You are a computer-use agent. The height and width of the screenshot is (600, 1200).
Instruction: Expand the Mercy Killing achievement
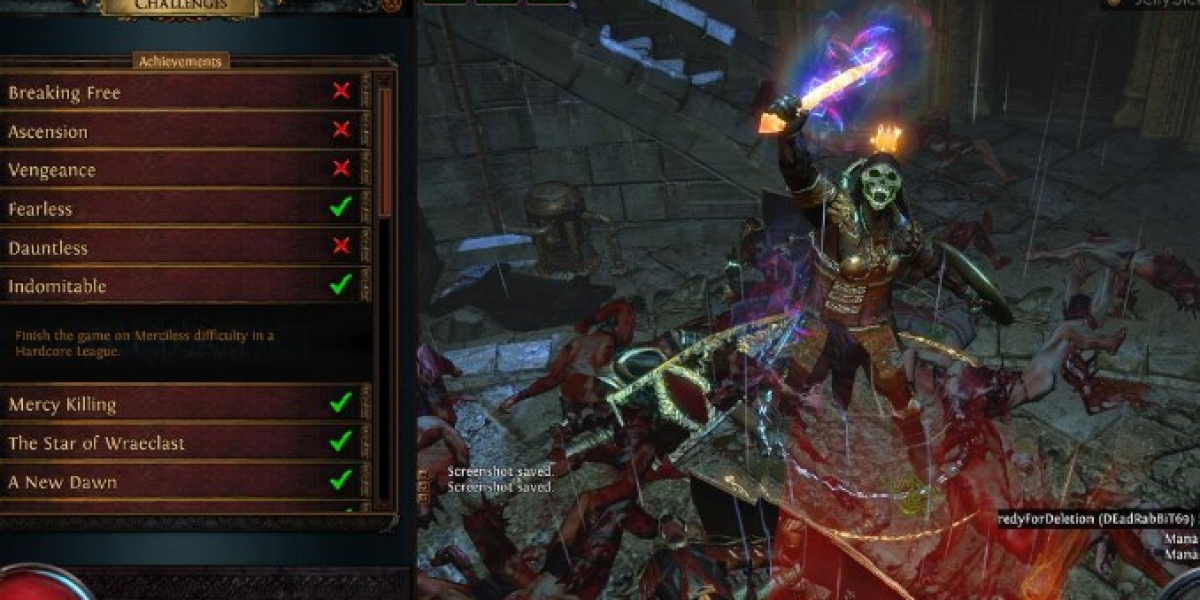click(180, 404)
